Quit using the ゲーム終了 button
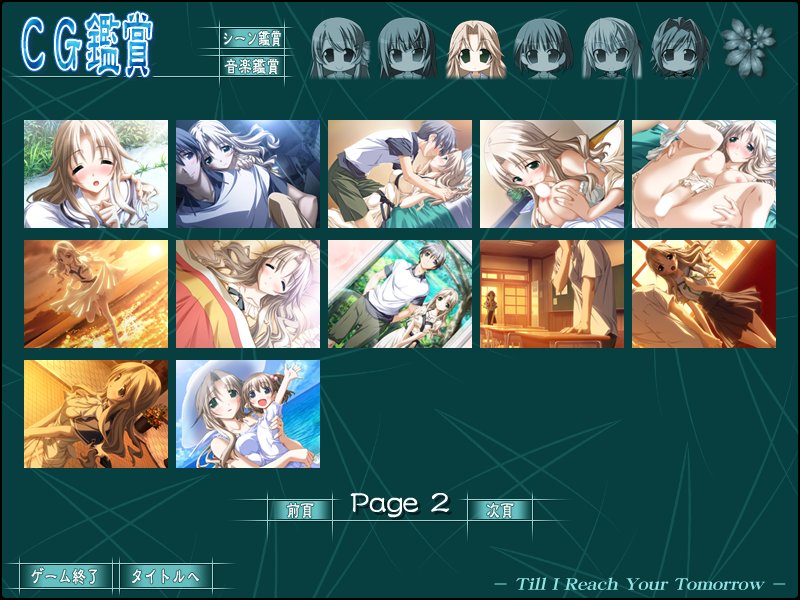 [65, 576]
